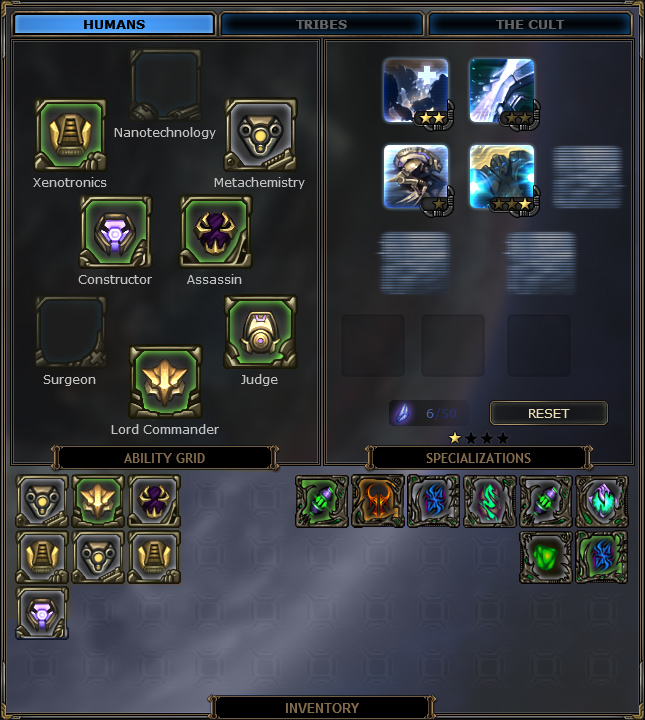Viewport: 645px width, 720px height.
Task: Choose the Lord Commander ability in the grid
Action: click(165, 382)
